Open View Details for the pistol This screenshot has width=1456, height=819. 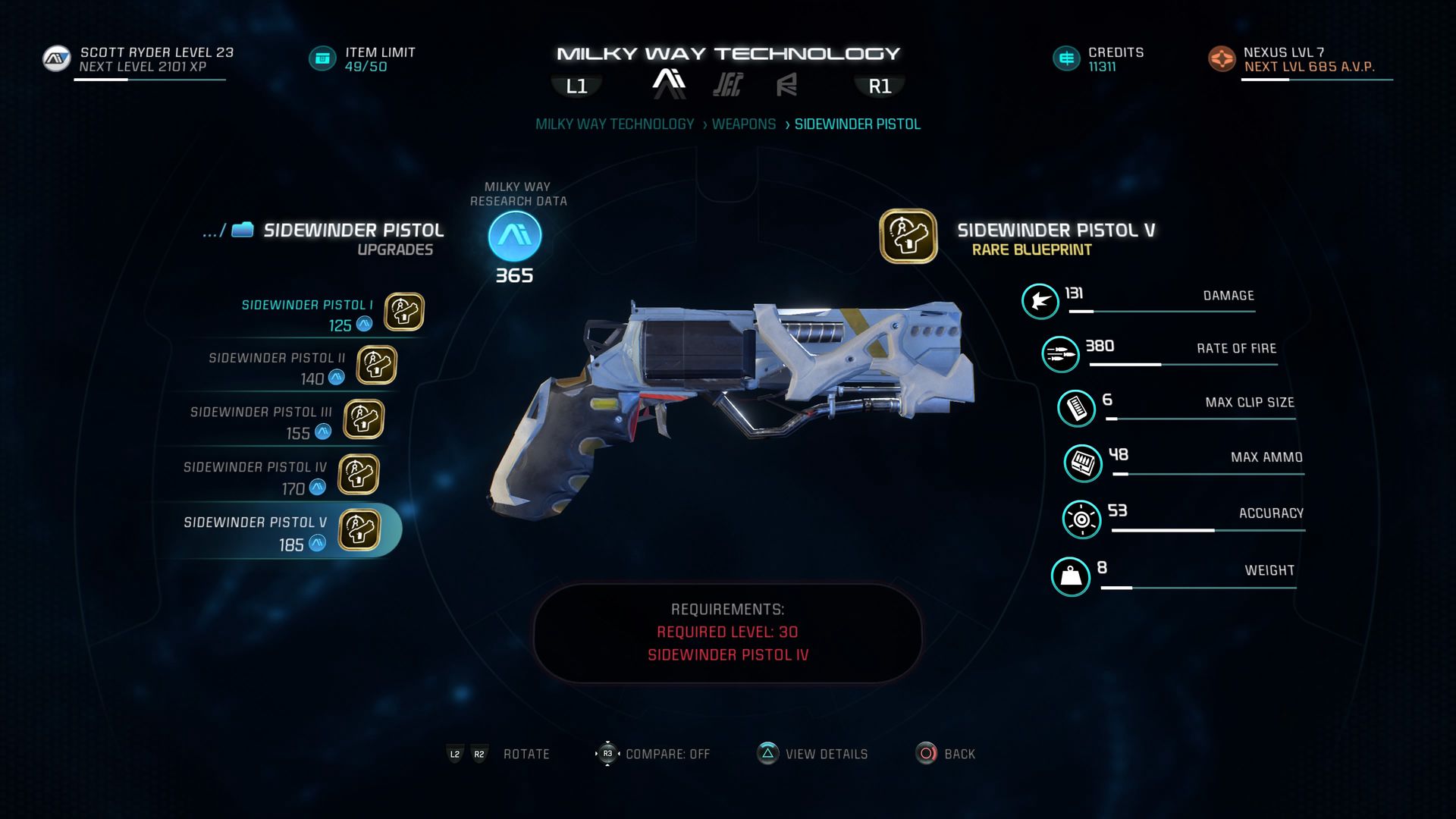813,754
